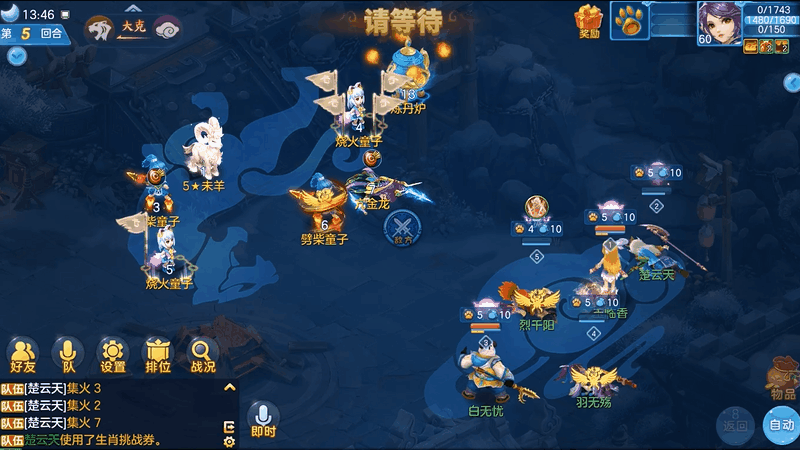Viewport: 800px width, 450px height.
Task: Click the chat exit arrow icon
Action: click(230, 426)
